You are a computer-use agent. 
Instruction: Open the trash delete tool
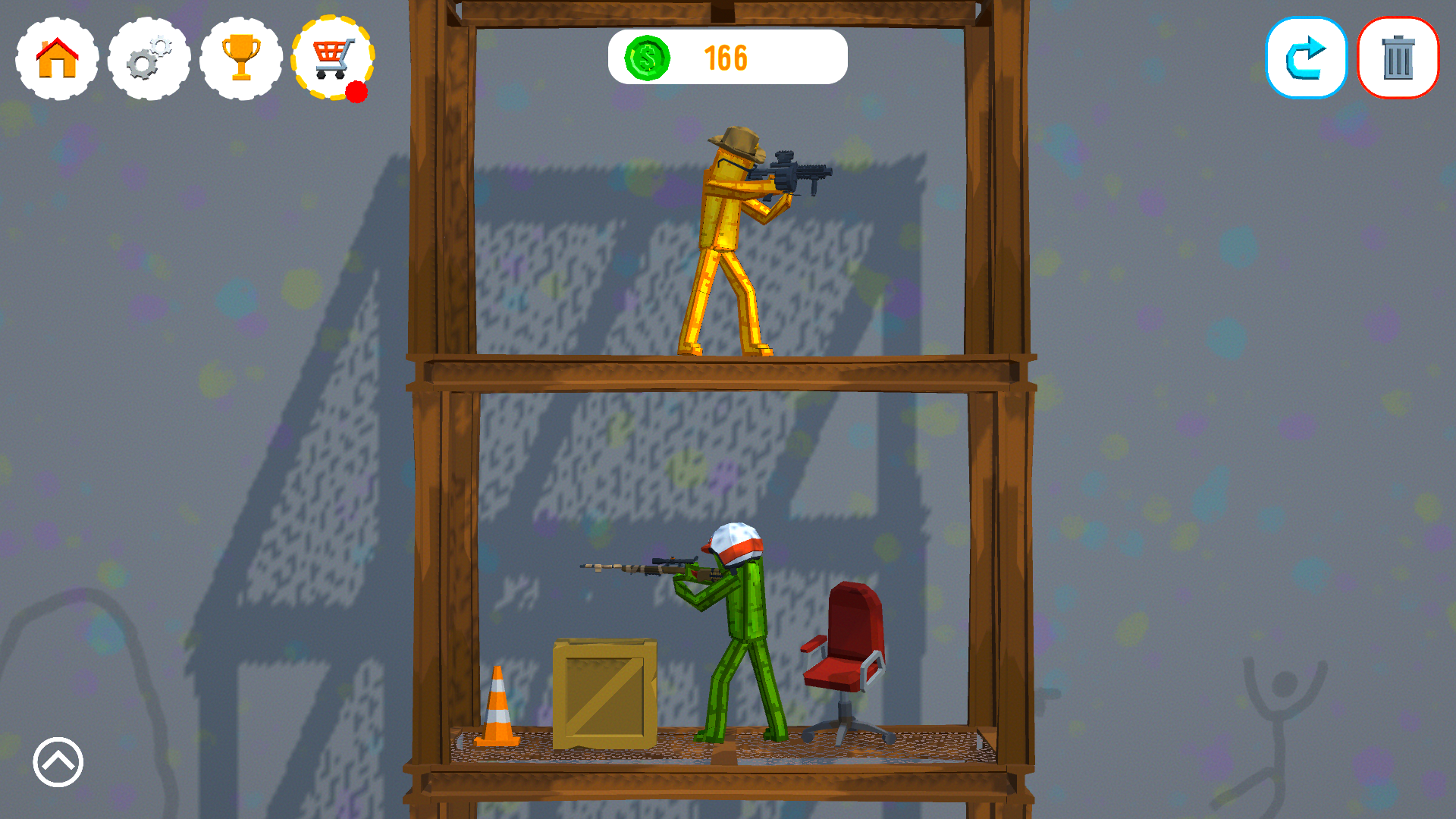pyautogui.click(x=1398, y=58)
